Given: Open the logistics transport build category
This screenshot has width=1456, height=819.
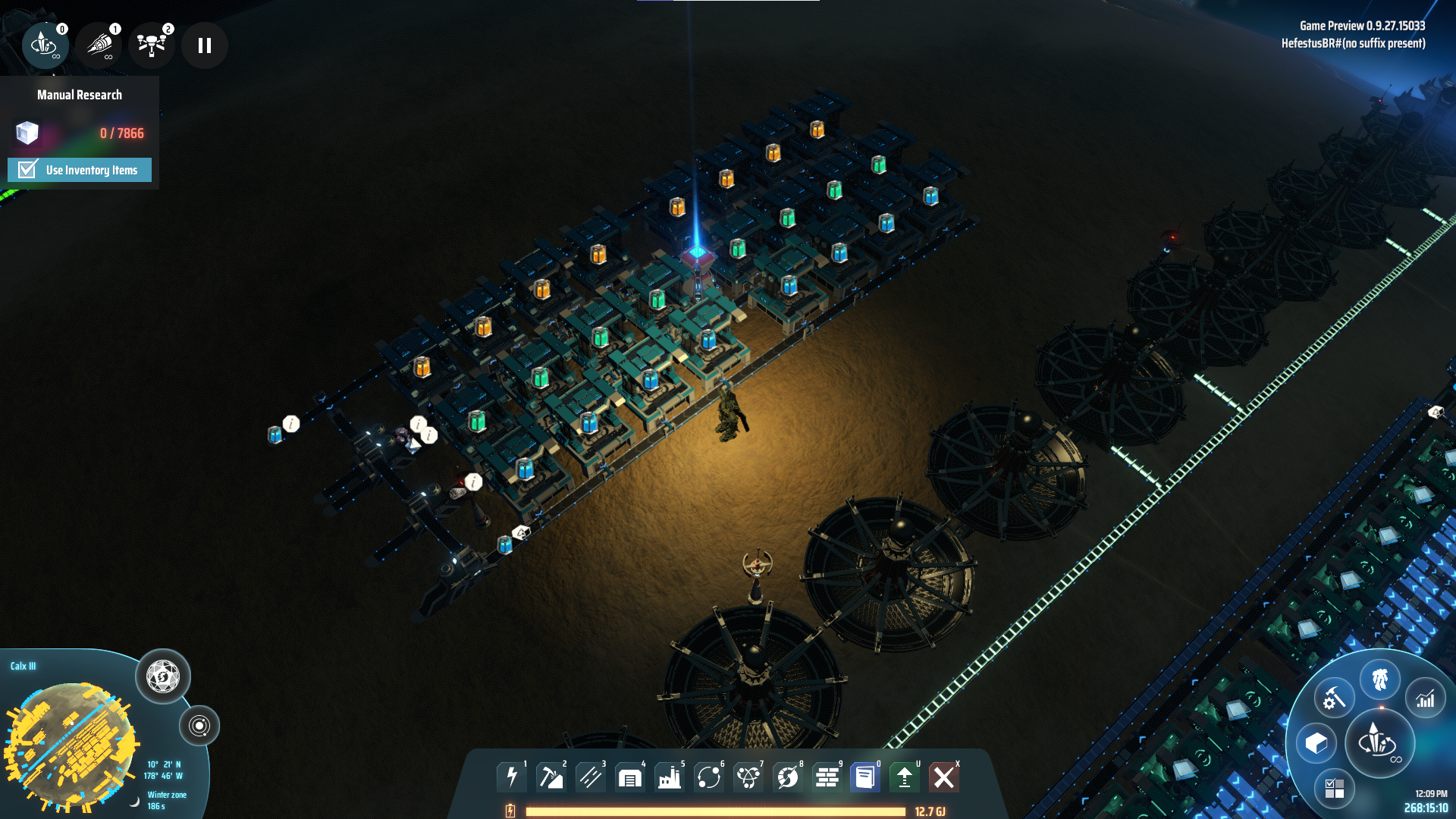Looking at the screenshot, I should pos(709,777).
